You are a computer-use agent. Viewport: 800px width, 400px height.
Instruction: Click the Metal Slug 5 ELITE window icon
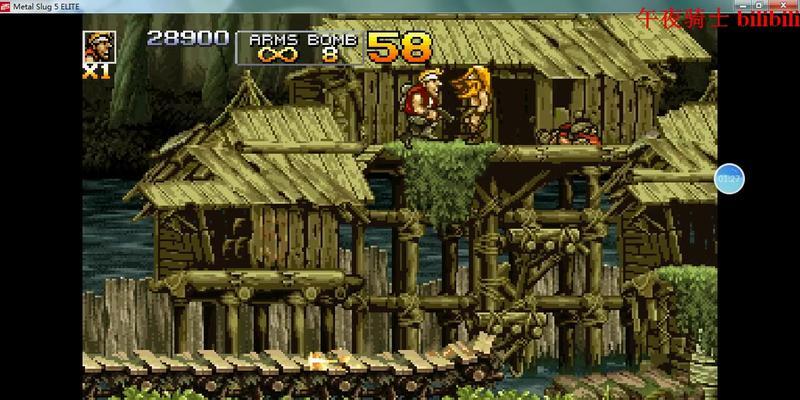[8, 8]
